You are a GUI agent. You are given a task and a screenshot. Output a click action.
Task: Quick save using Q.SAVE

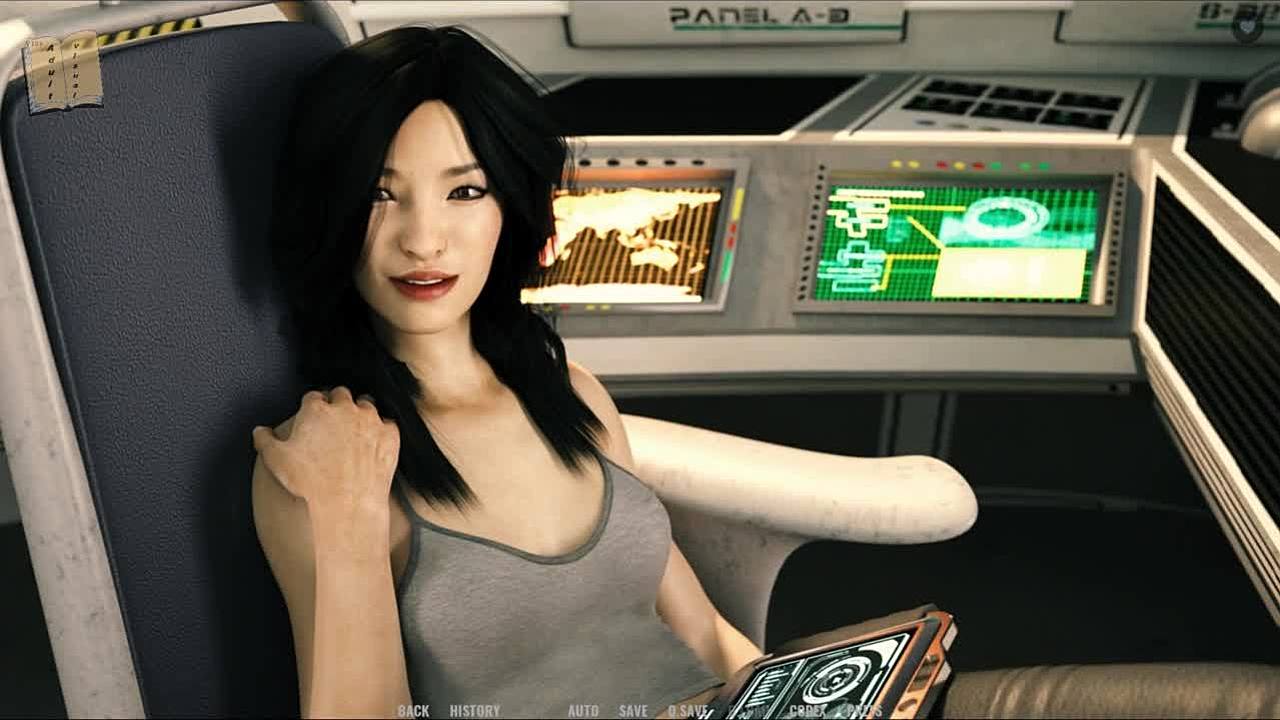(688, 711)
